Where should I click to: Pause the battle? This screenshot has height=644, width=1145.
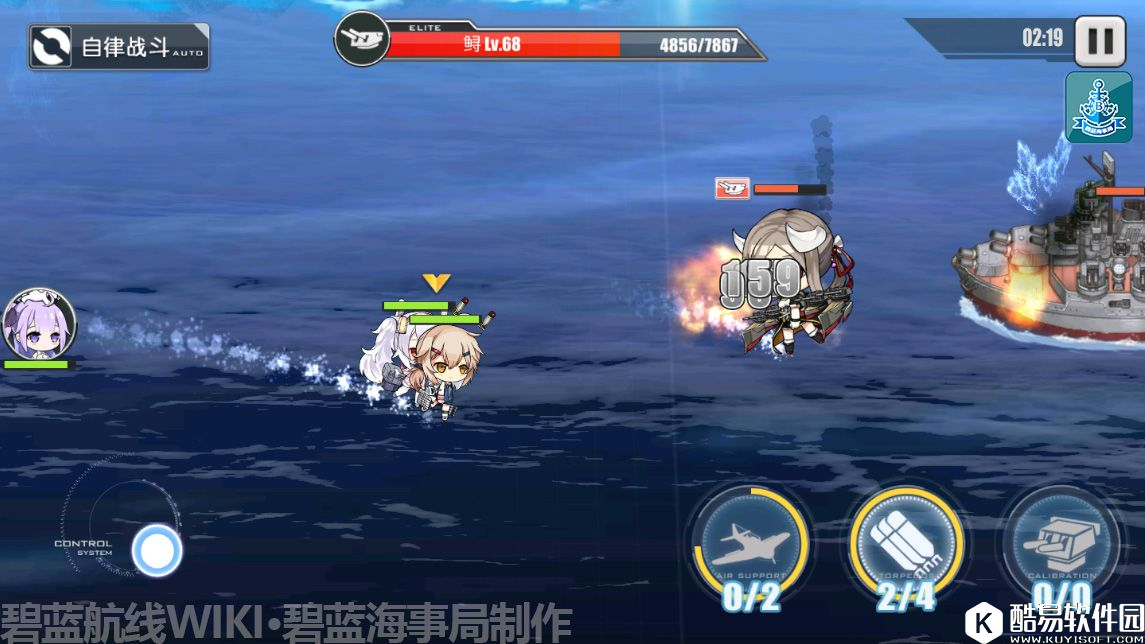(1099, 42)
